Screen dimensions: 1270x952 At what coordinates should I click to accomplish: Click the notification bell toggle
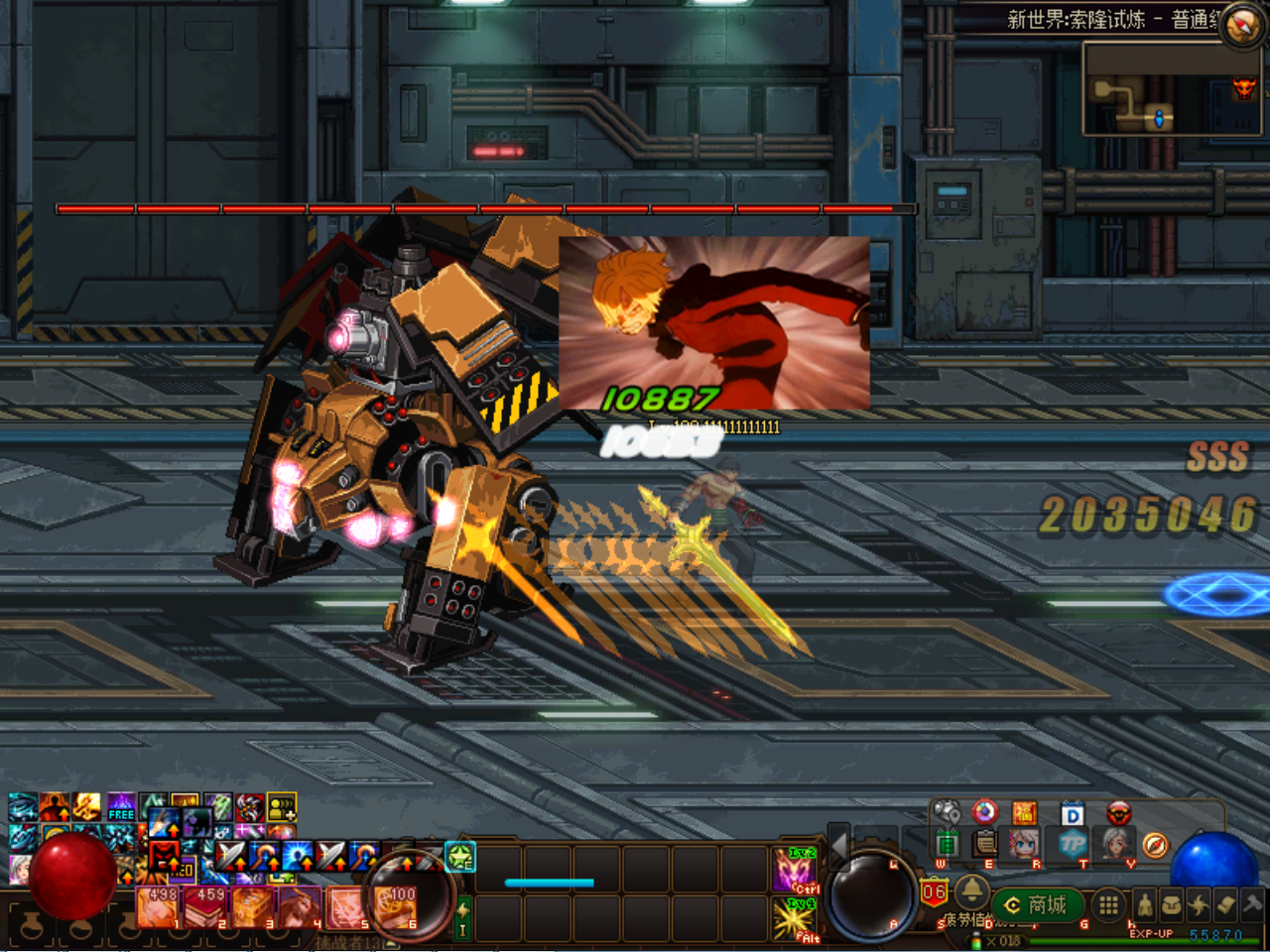[x=972, y=893]
